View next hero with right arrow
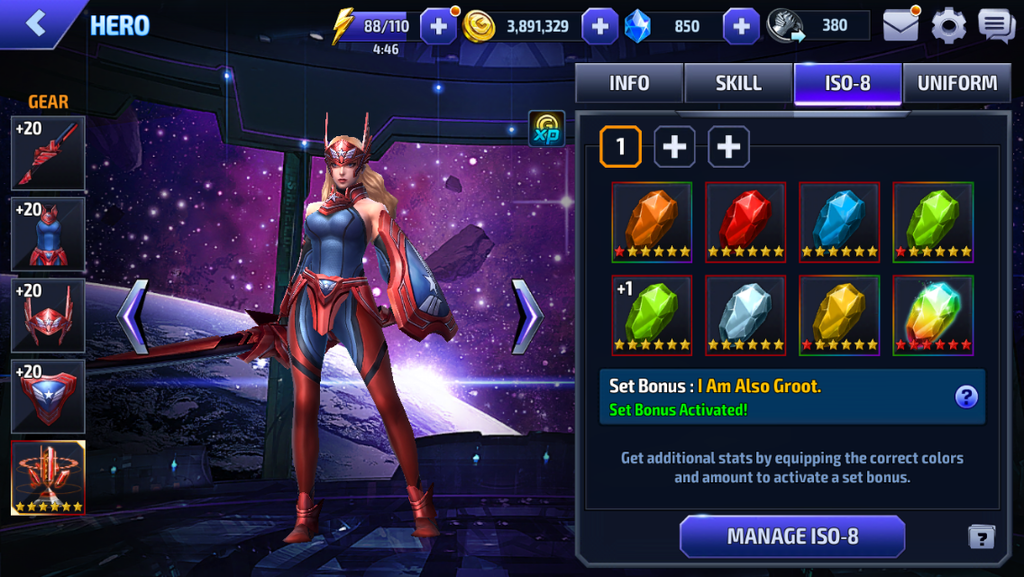The width and height of the screenshot is (1024, 577). (x=527, y=316)
